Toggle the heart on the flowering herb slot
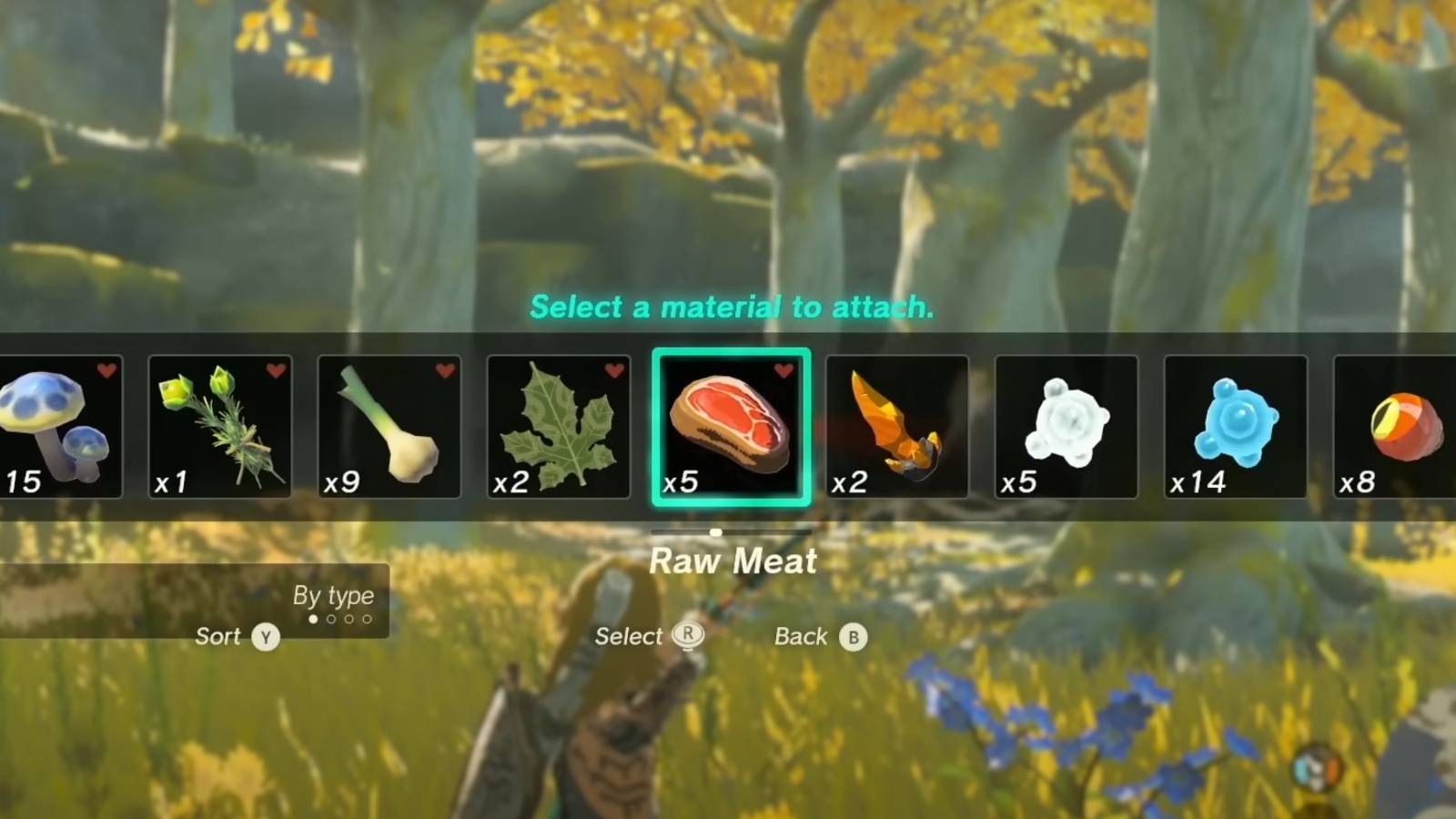 point(274,371)
